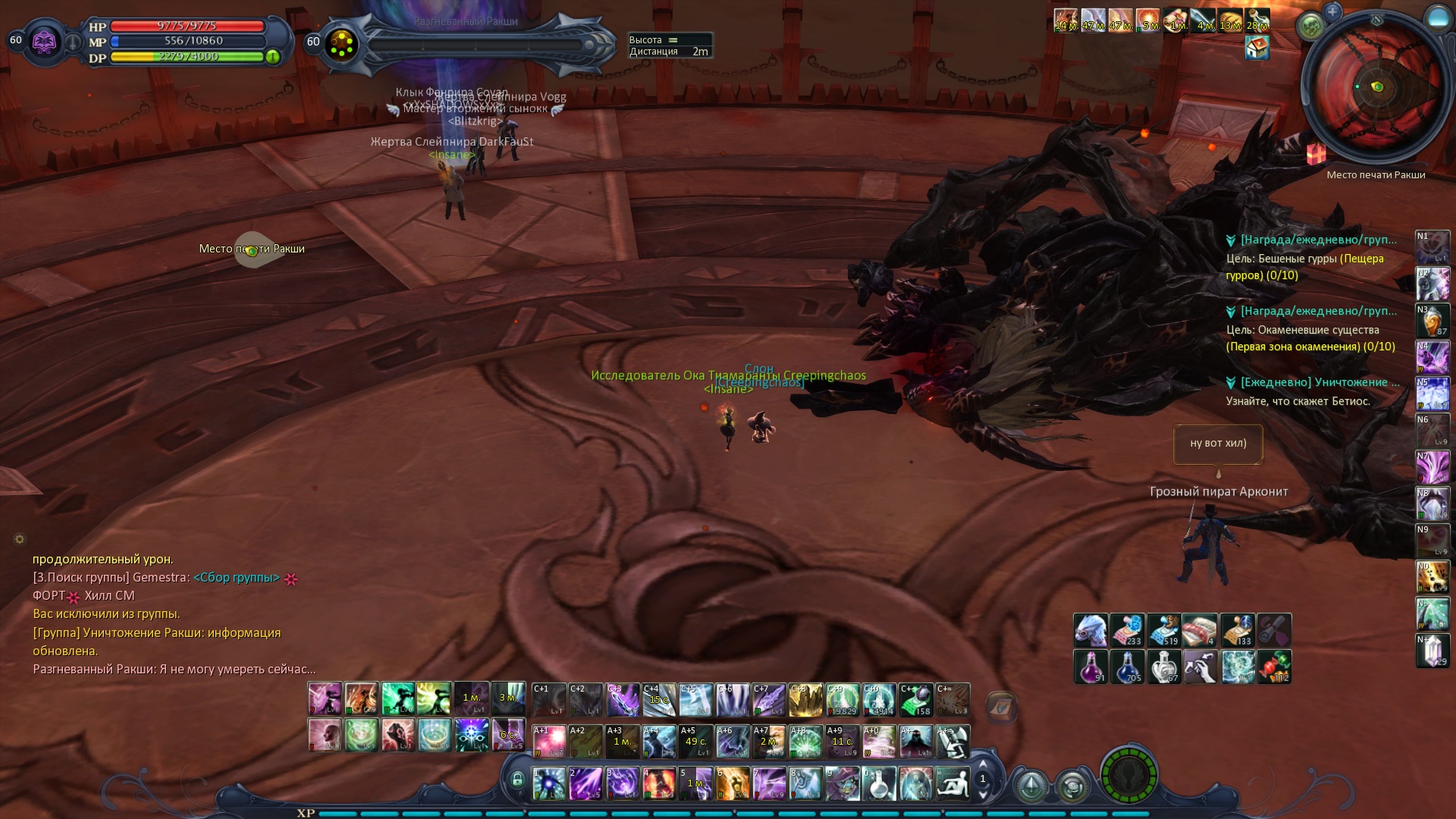1456x819 pixels.
Task: Use the purple potion with 91 charges
Action: point(1090,667)
